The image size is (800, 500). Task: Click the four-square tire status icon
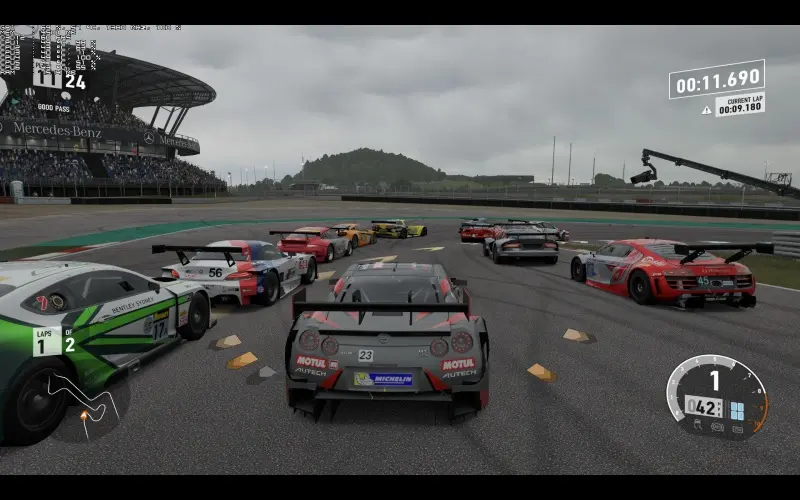(737, 411)
